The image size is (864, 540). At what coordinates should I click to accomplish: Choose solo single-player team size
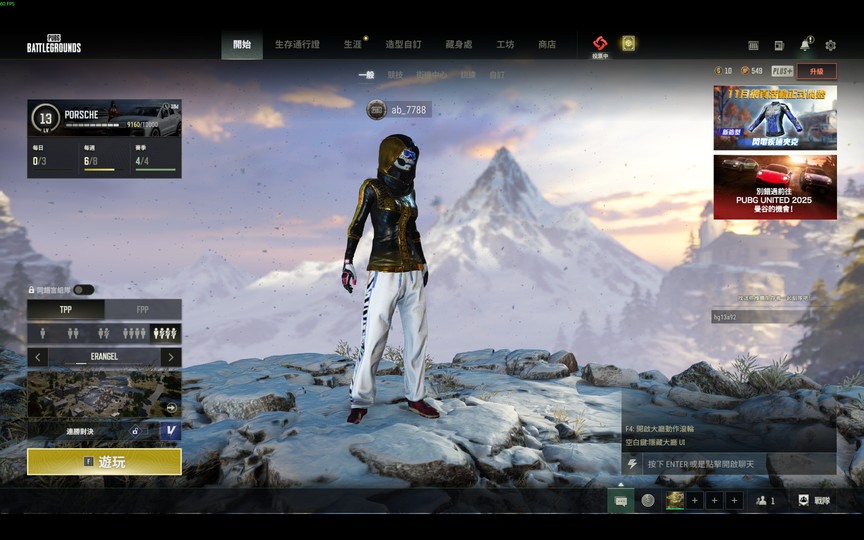(x=42, y=333)
